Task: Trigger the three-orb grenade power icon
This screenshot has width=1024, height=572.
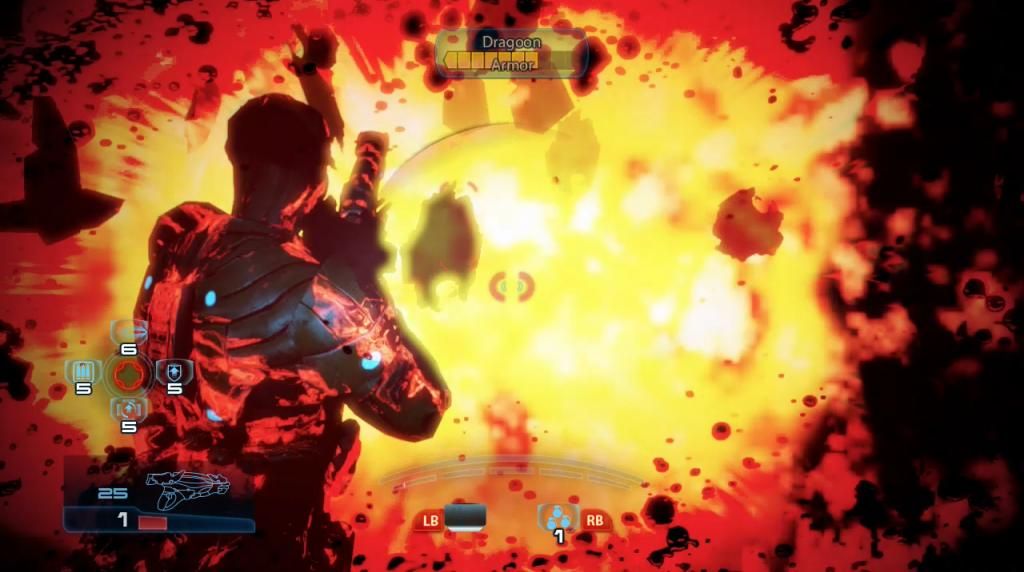Action: click(558, 517)
